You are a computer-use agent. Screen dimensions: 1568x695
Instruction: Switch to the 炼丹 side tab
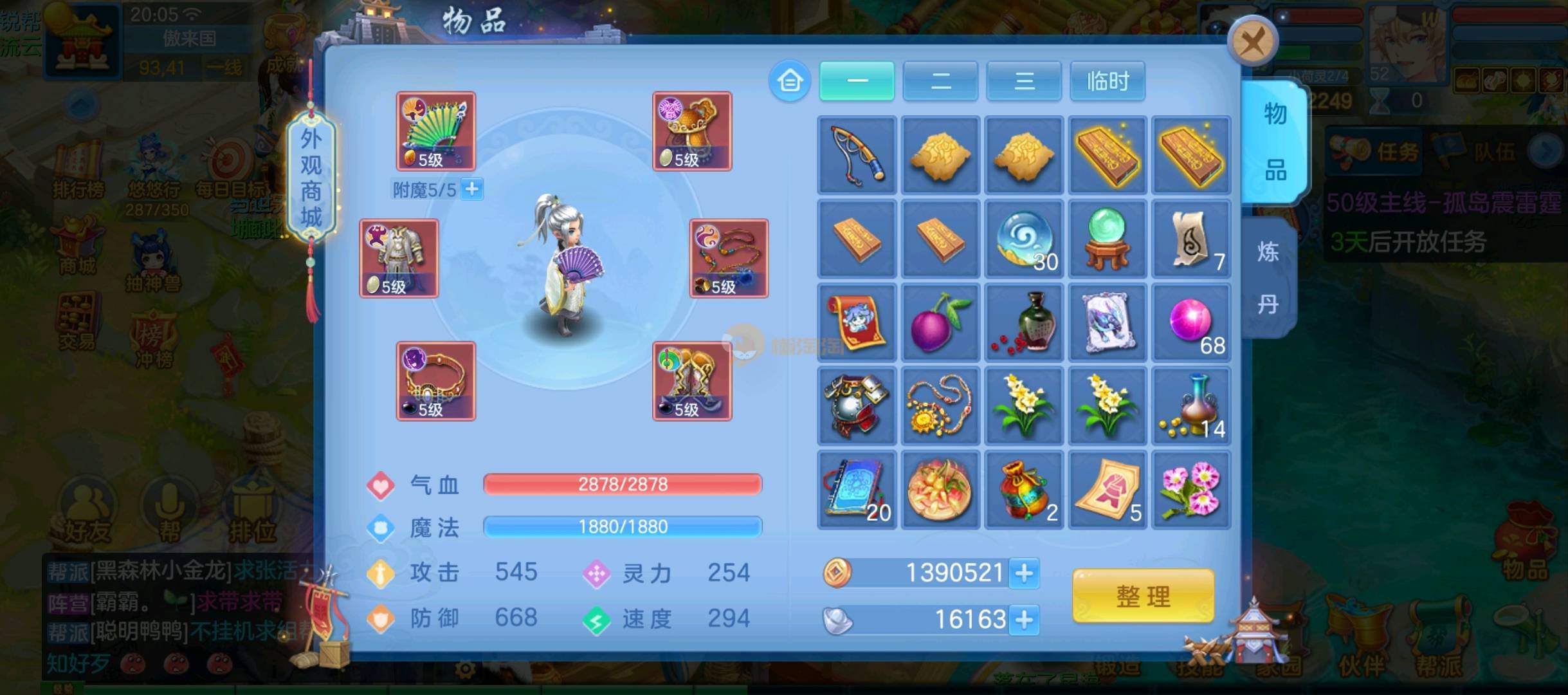pyautogui.click(x=1268, y=277)
